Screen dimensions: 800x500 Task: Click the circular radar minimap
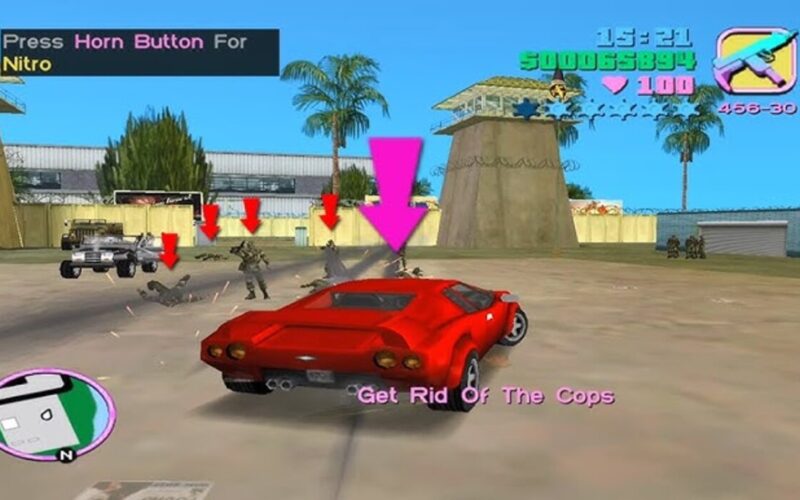55,415
